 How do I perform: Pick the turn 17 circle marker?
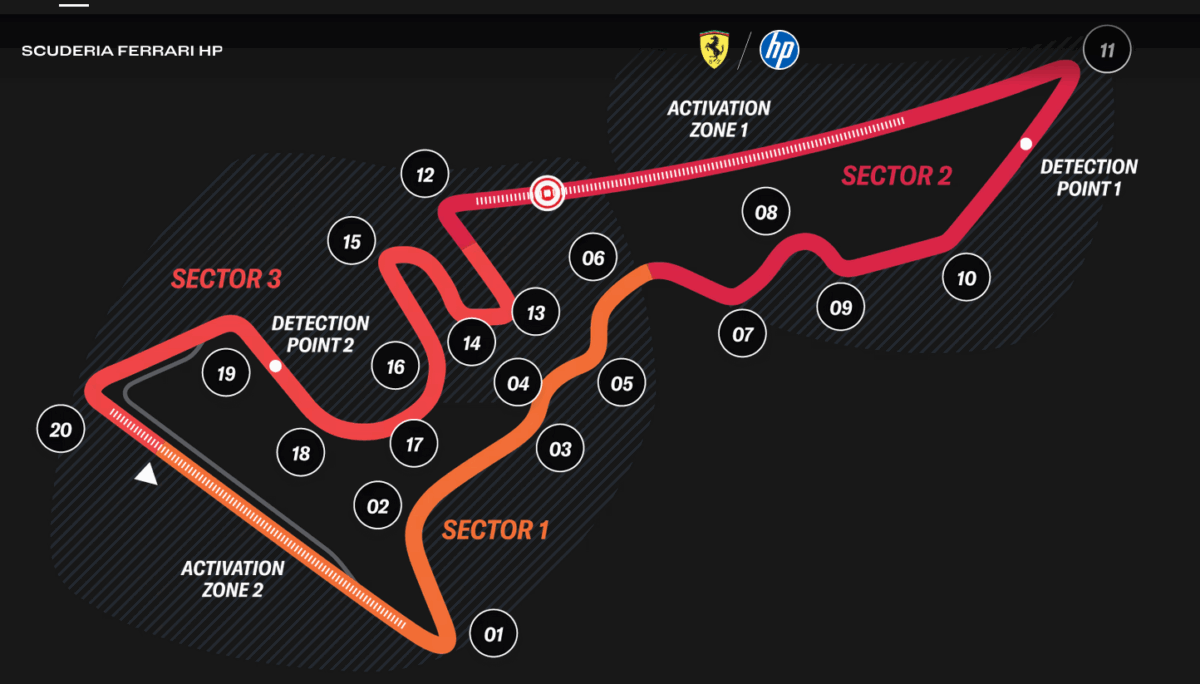click(x=414, y=444)
